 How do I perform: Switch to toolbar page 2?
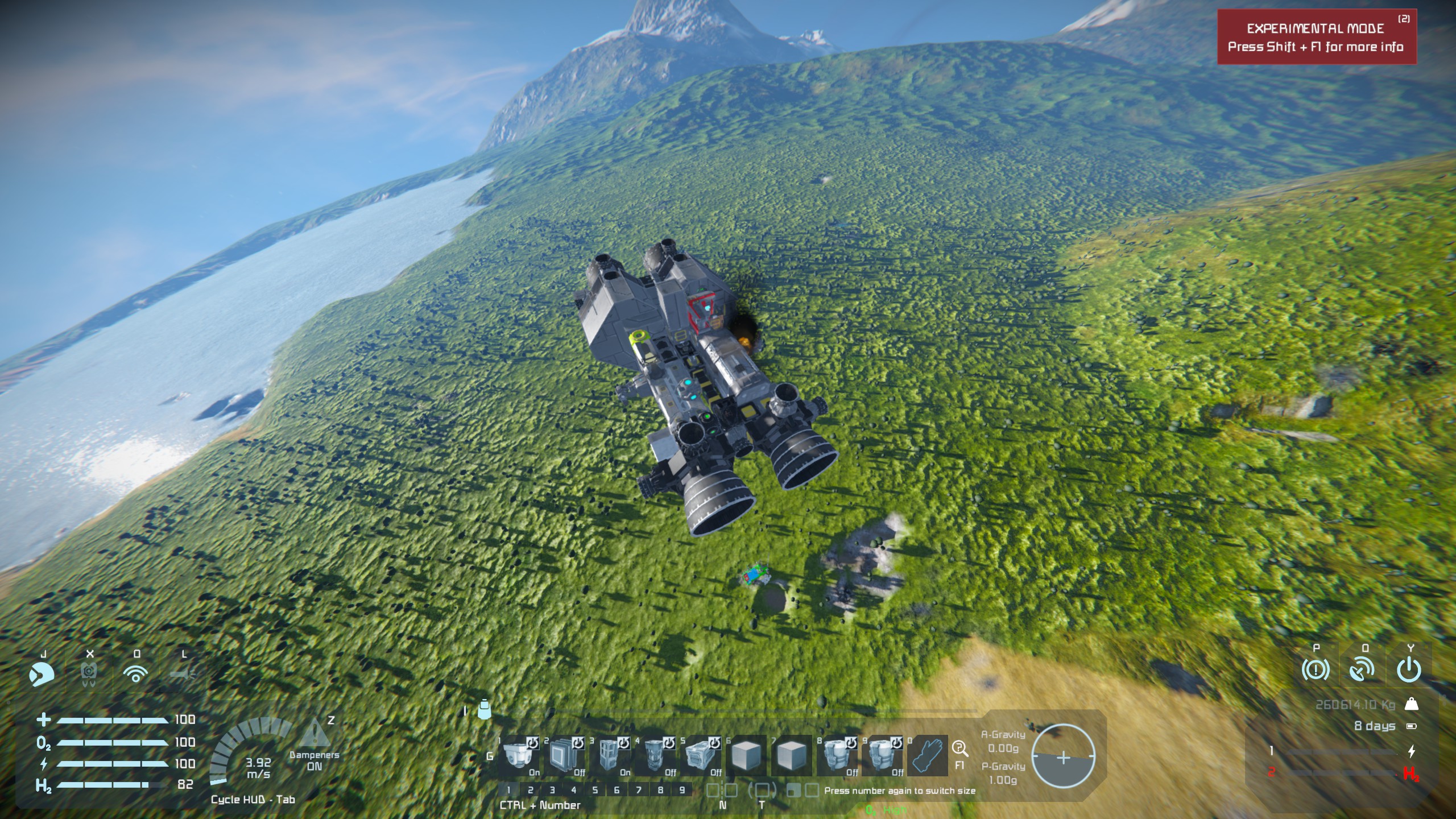530,790
